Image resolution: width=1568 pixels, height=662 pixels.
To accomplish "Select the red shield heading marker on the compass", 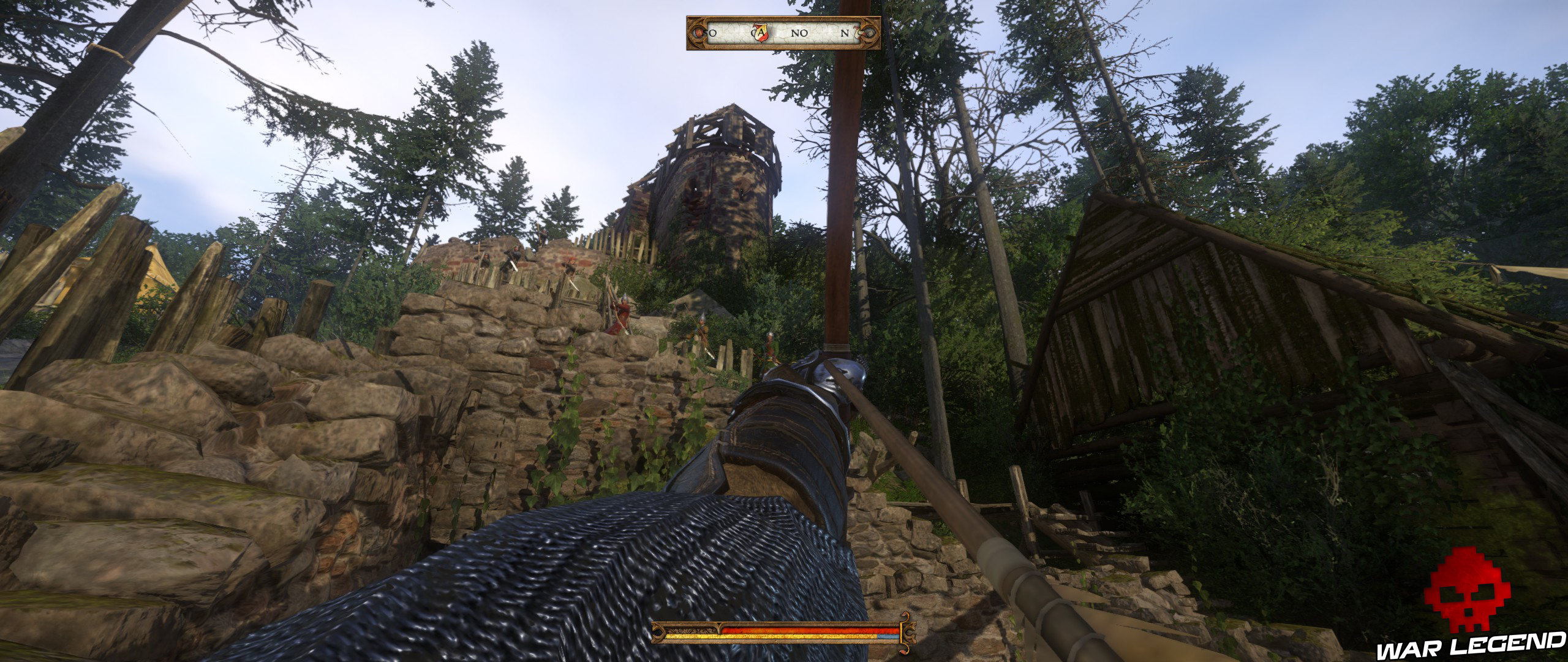I will (x=759, y=32).
